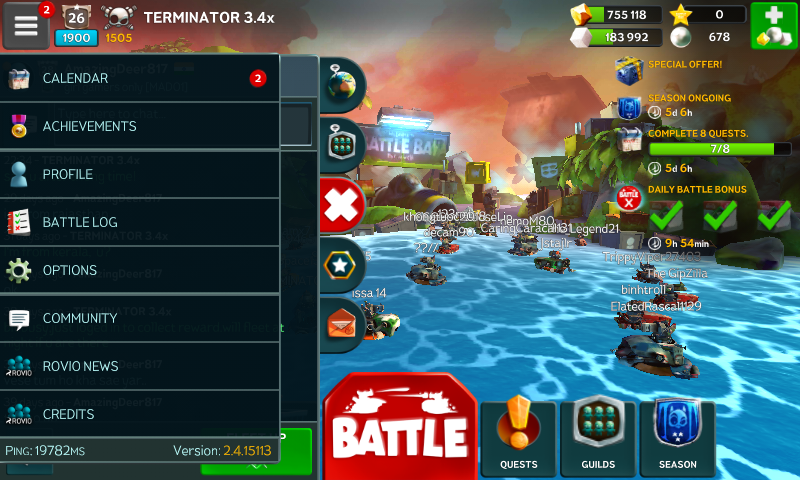Open the Calendar menu entry
The height and width of the screenshot is (480, 800).
(x=139, y=79)
